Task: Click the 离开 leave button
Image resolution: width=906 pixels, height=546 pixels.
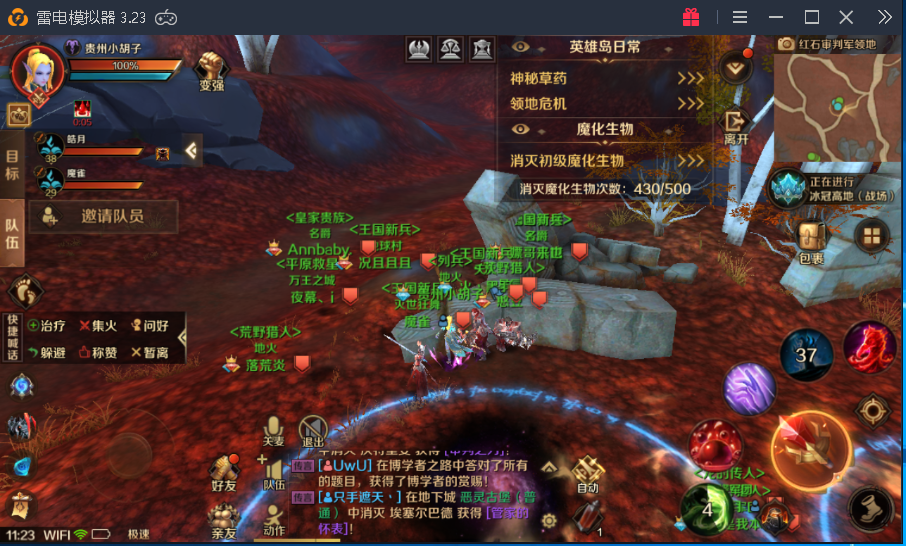Action: pyautogui.click(x=736, y=126)
